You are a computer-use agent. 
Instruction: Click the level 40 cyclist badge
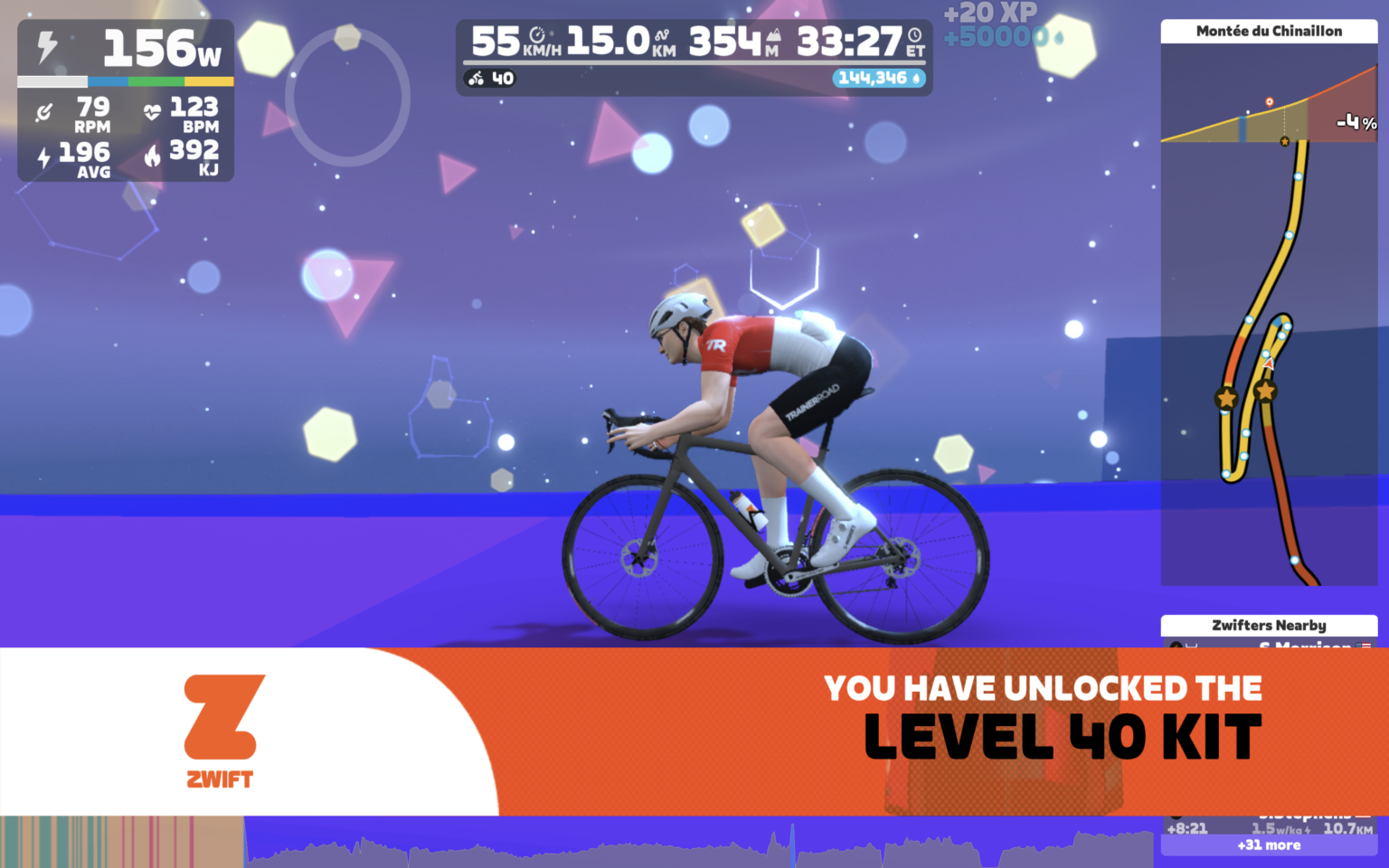pyautogui.click(x=491, y=78)
